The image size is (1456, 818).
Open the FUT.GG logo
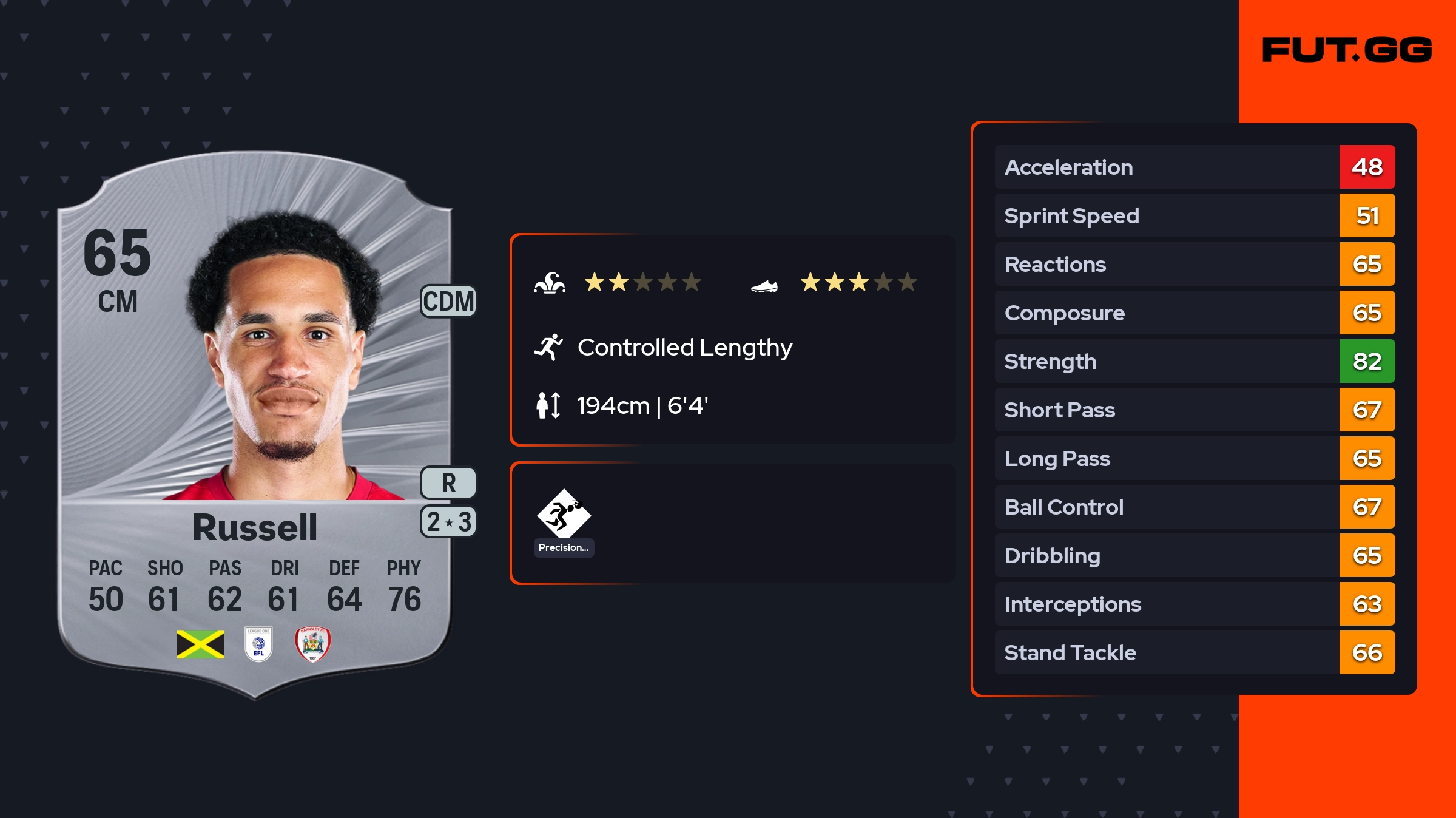[1347, 50]
